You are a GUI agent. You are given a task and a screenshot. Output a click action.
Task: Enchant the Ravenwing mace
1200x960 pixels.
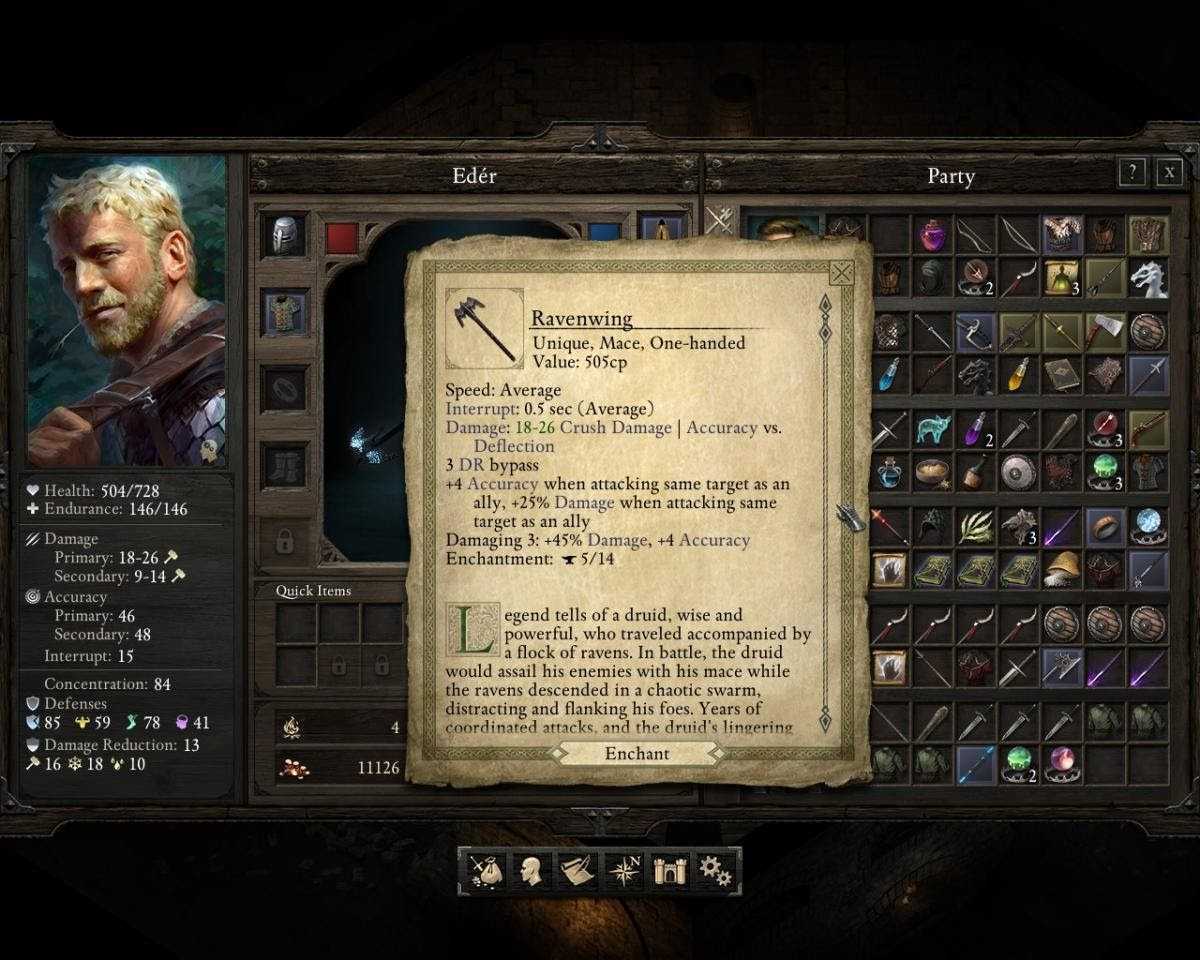tap(637, 754)
